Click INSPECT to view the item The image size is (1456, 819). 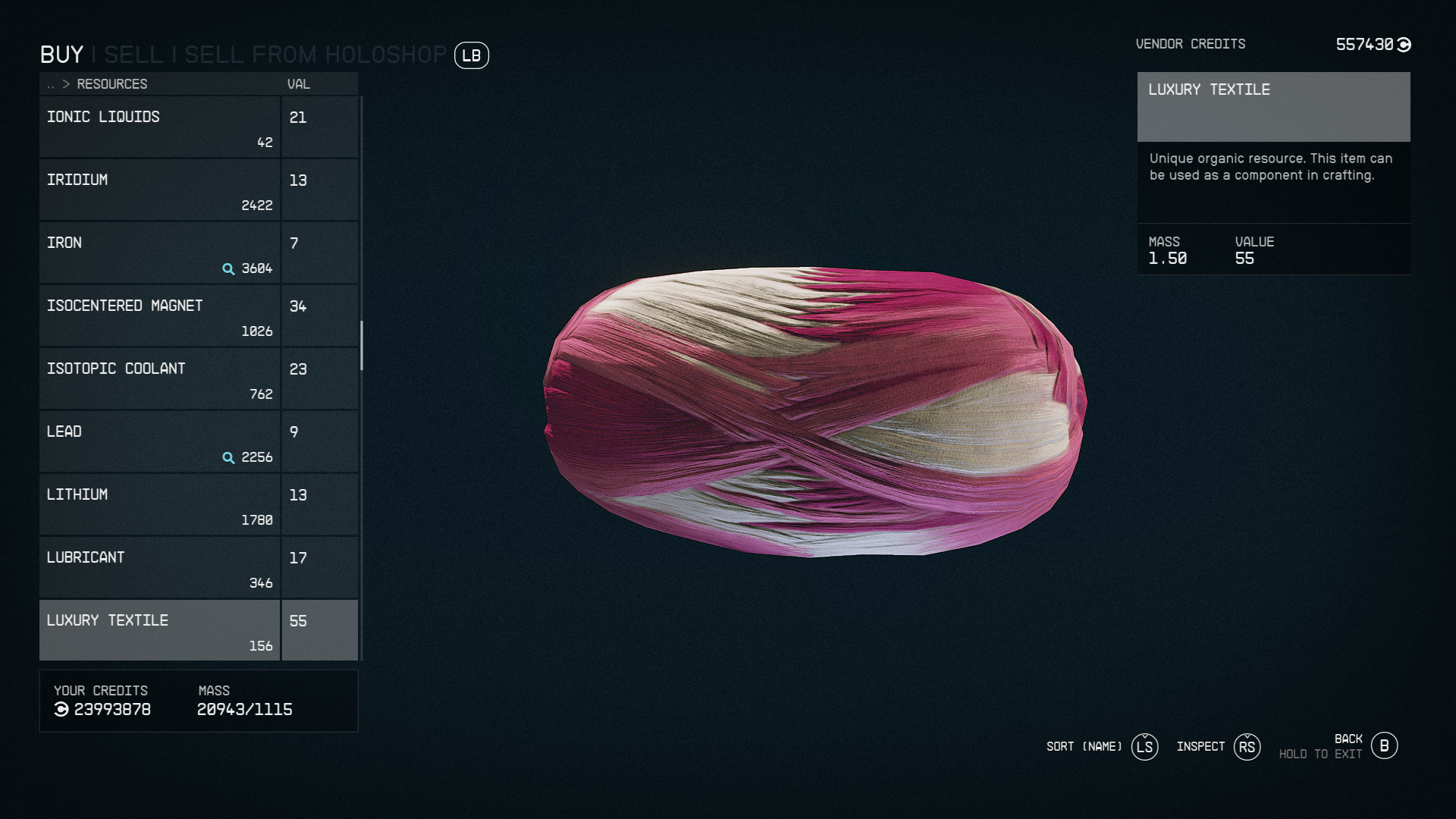(1200, 747)
